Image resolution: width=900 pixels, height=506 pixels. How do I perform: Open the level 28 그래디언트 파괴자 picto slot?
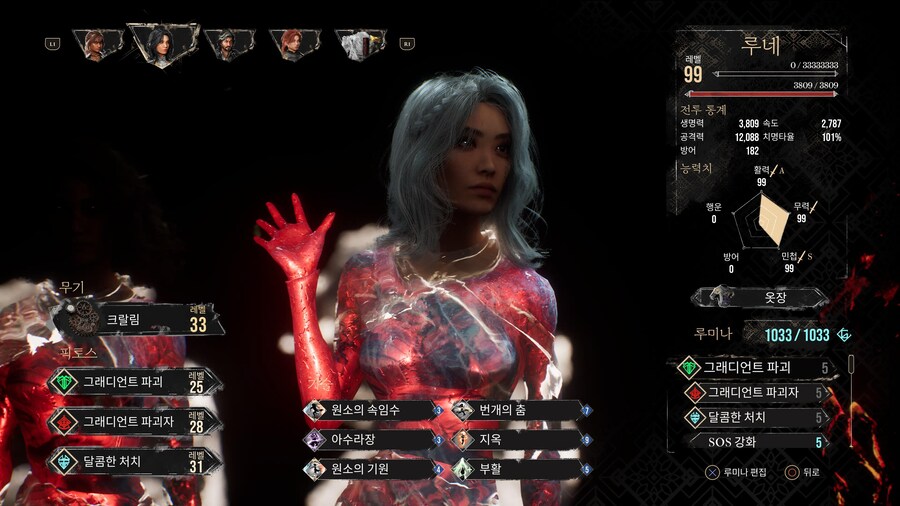click(133, 421)
